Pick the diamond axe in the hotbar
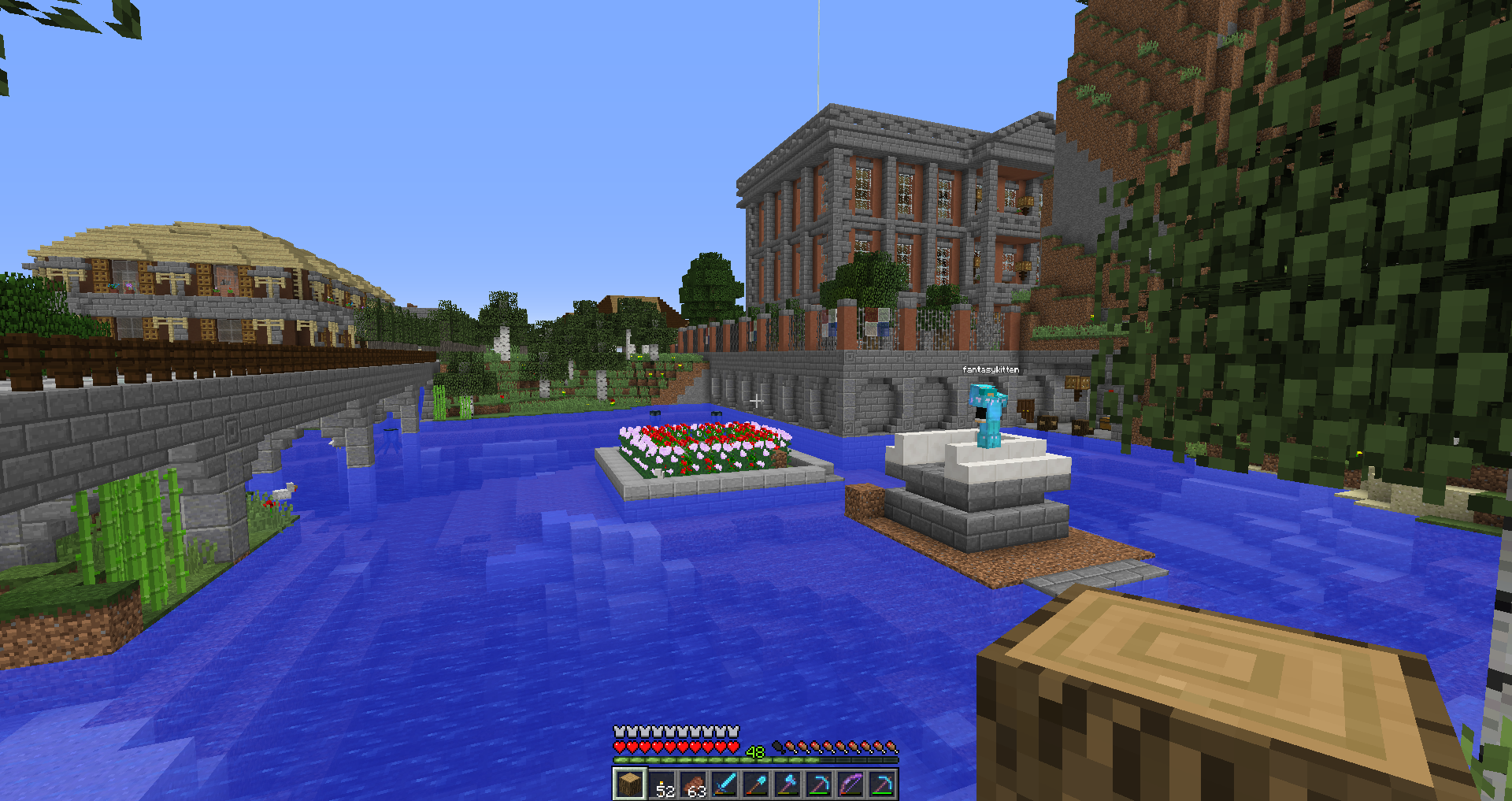Viewport: 1512px width, 801px height. [x=787, y=784]
